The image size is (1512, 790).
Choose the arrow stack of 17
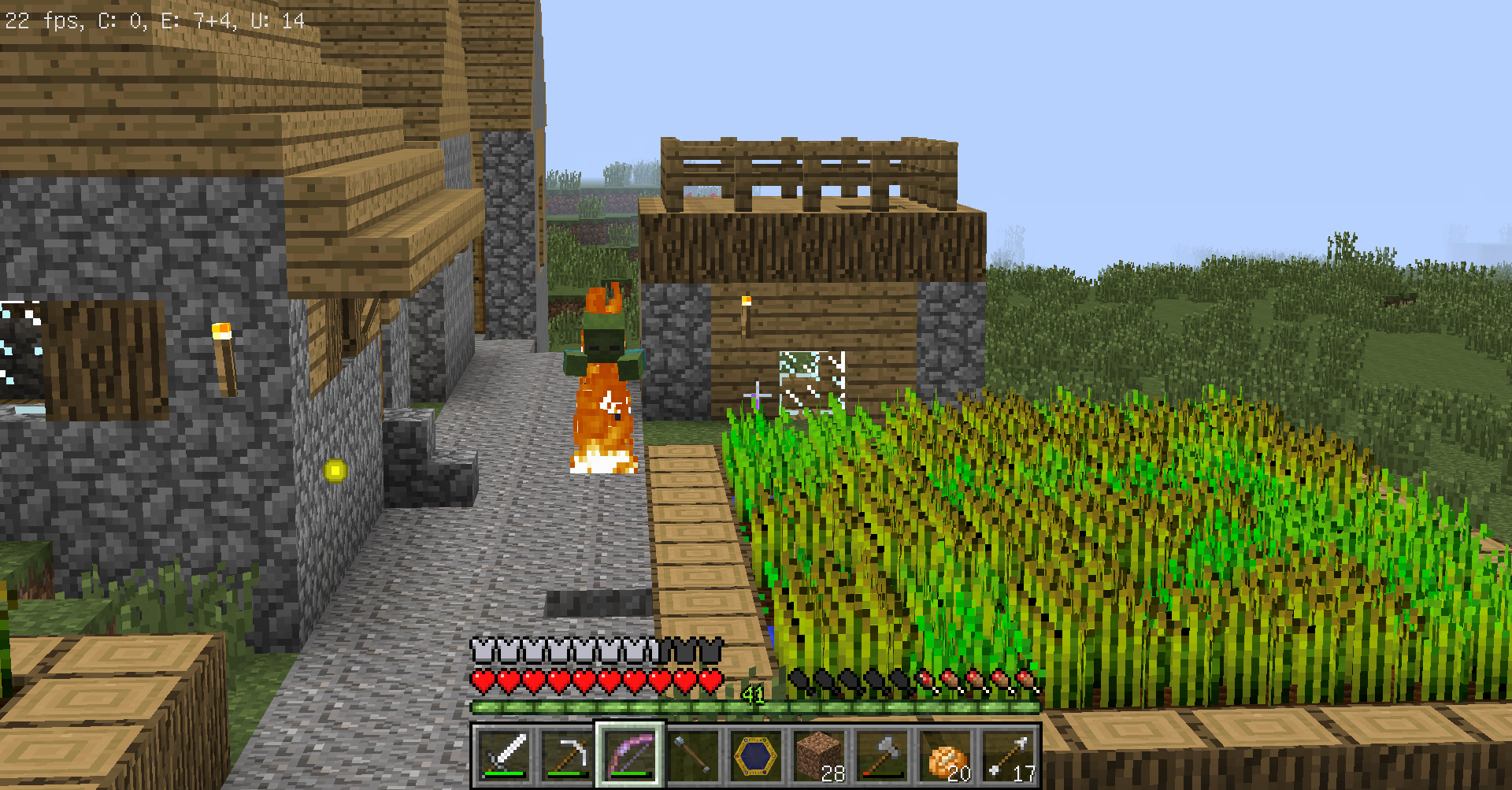point(1008,755)
